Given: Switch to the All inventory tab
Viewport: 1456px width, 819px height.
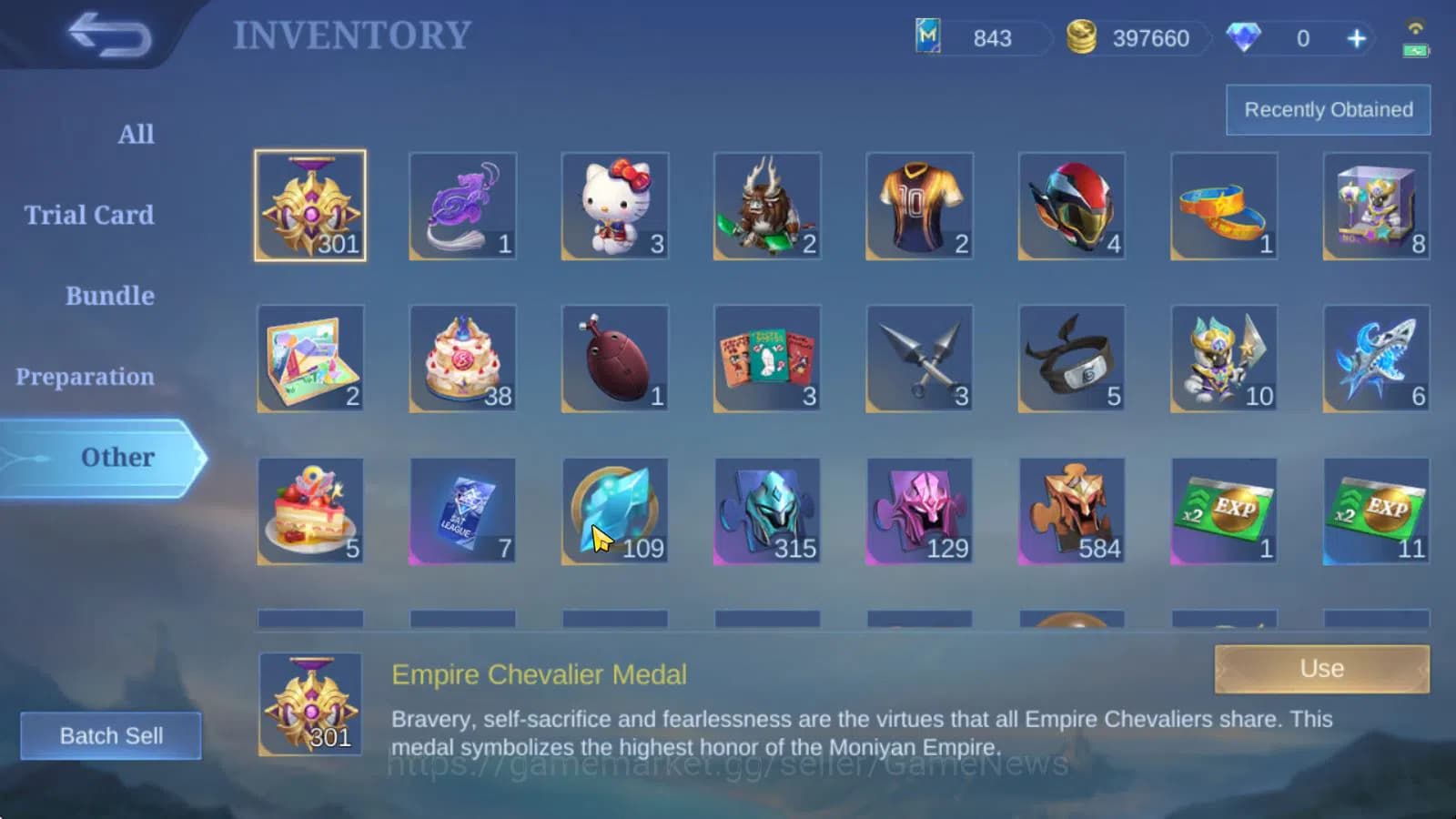Looking at the screenshot, I should point(136,134).
